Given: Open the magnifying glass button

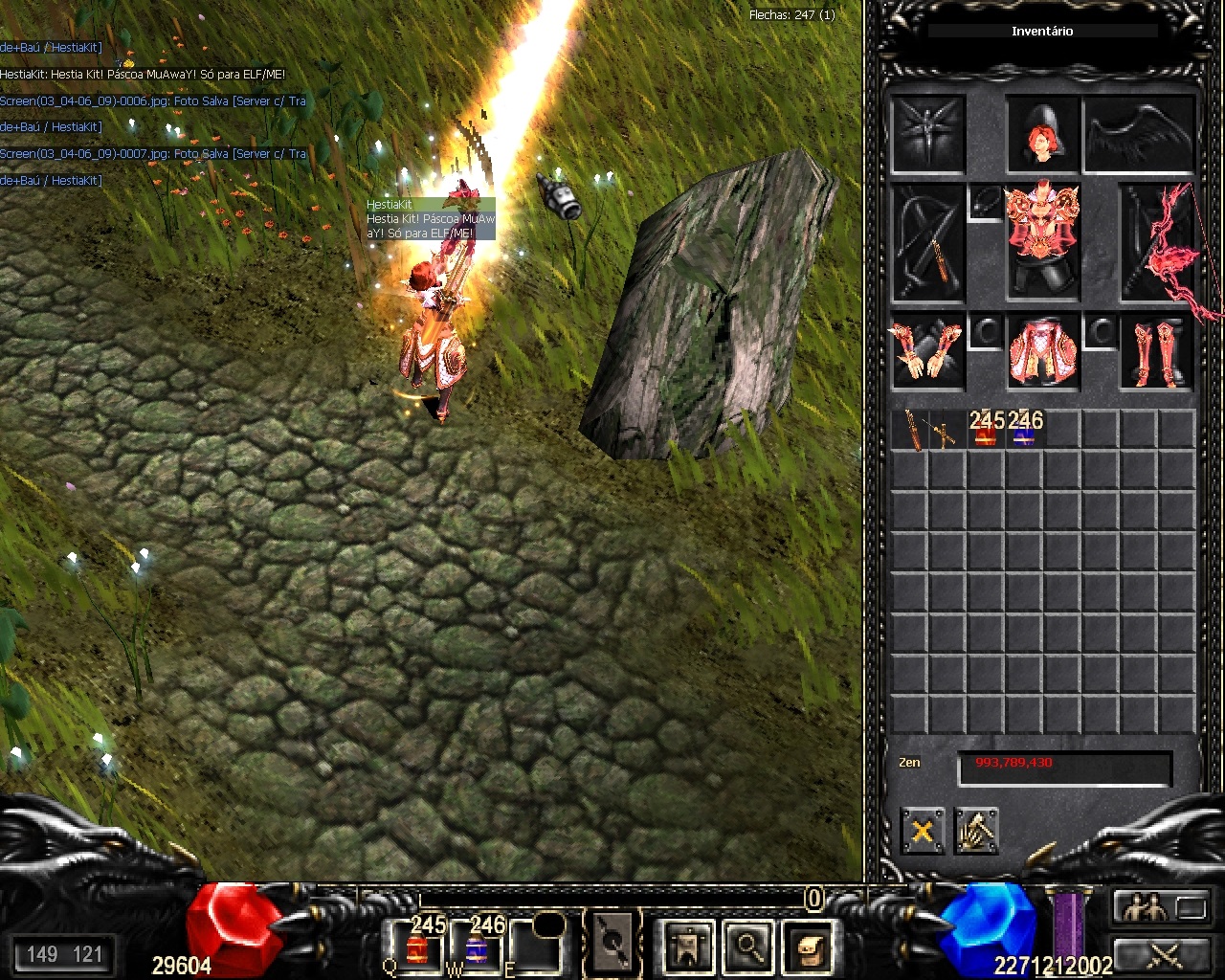Looking at the screenshot, I should tap(749, 946).
